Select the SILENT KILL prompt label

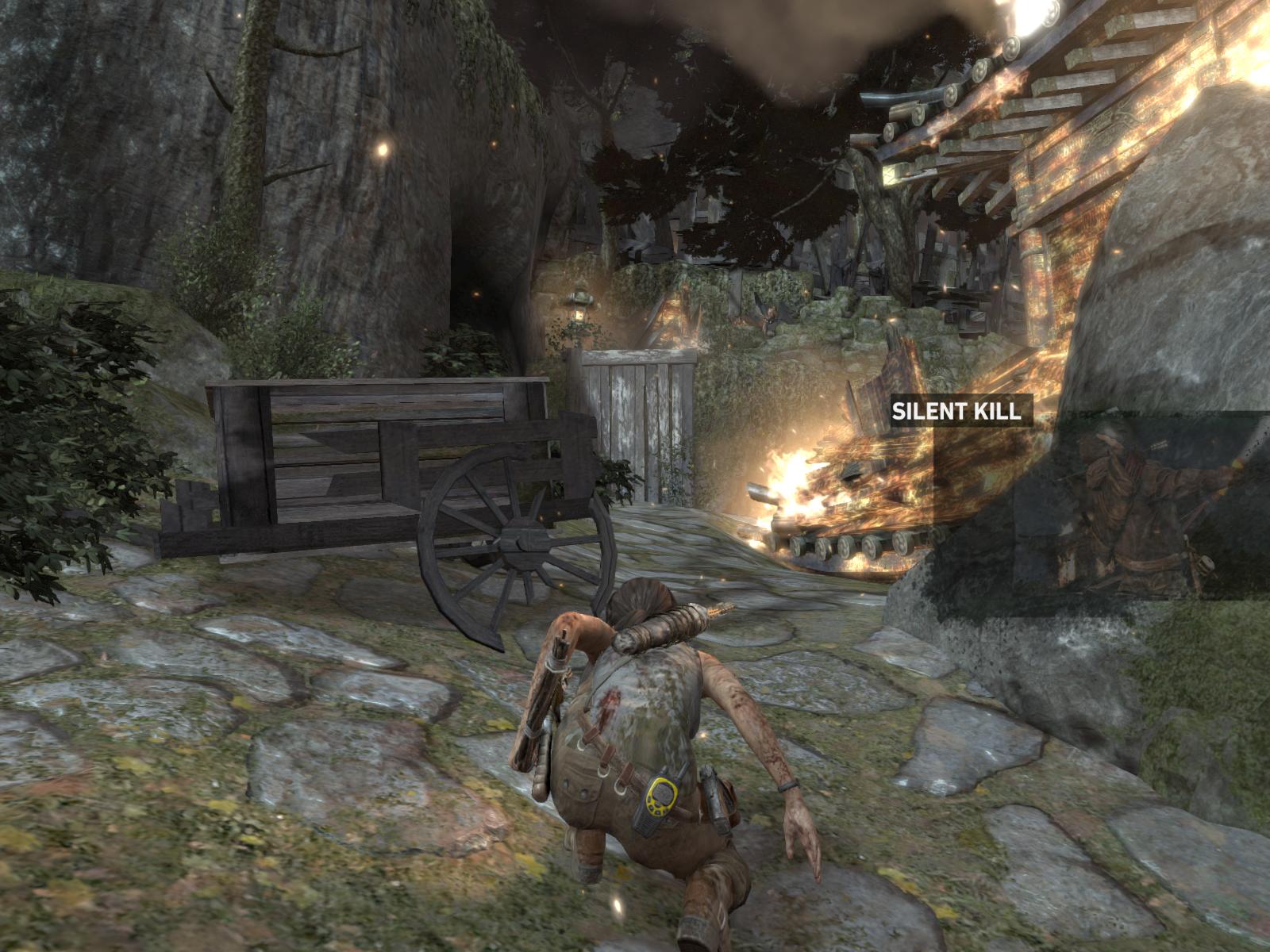tap(960, 411)
